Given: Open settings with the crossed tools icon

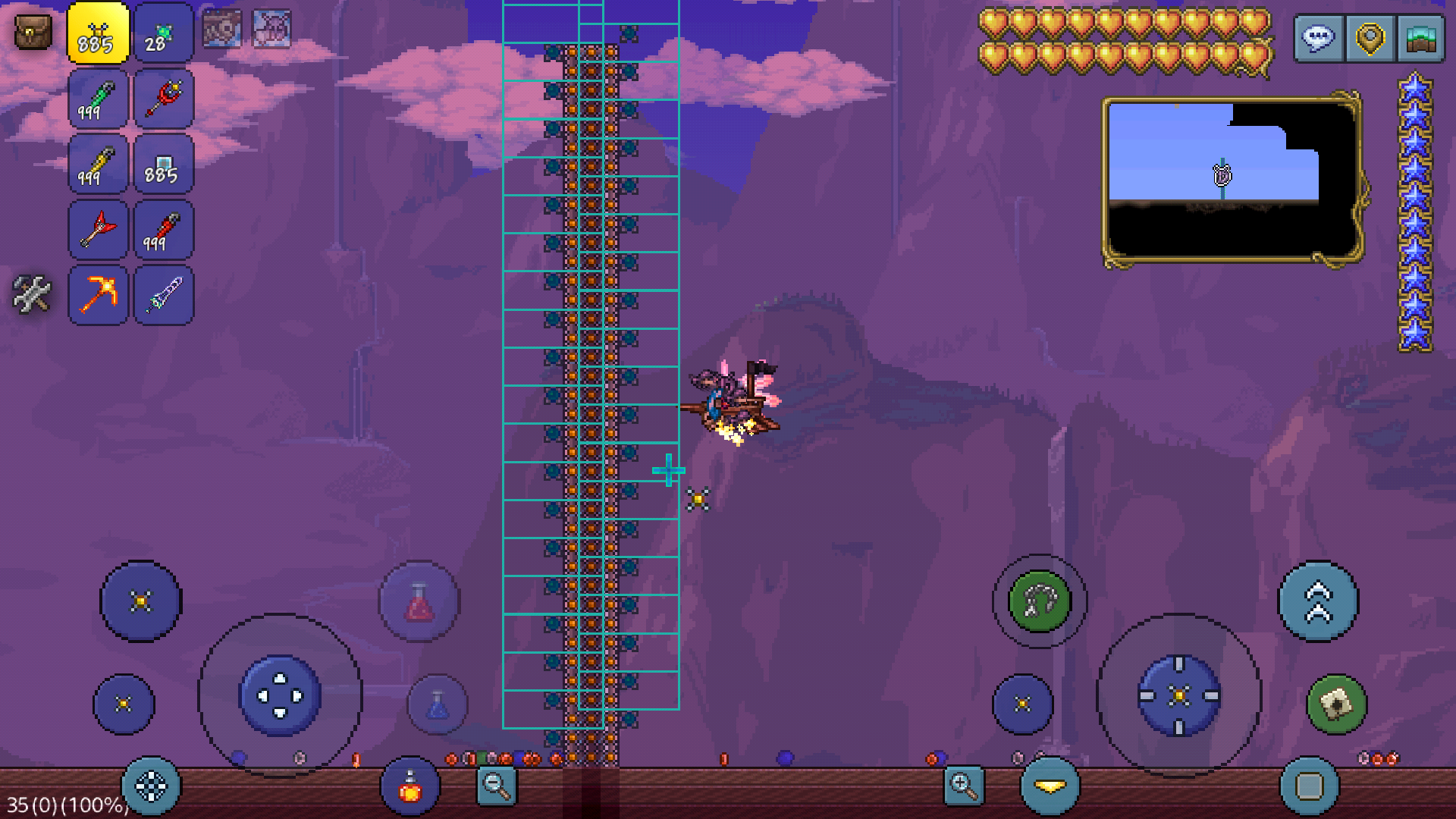Looking at the screenshot, I should pyautogui.click(x=32, y=294).
